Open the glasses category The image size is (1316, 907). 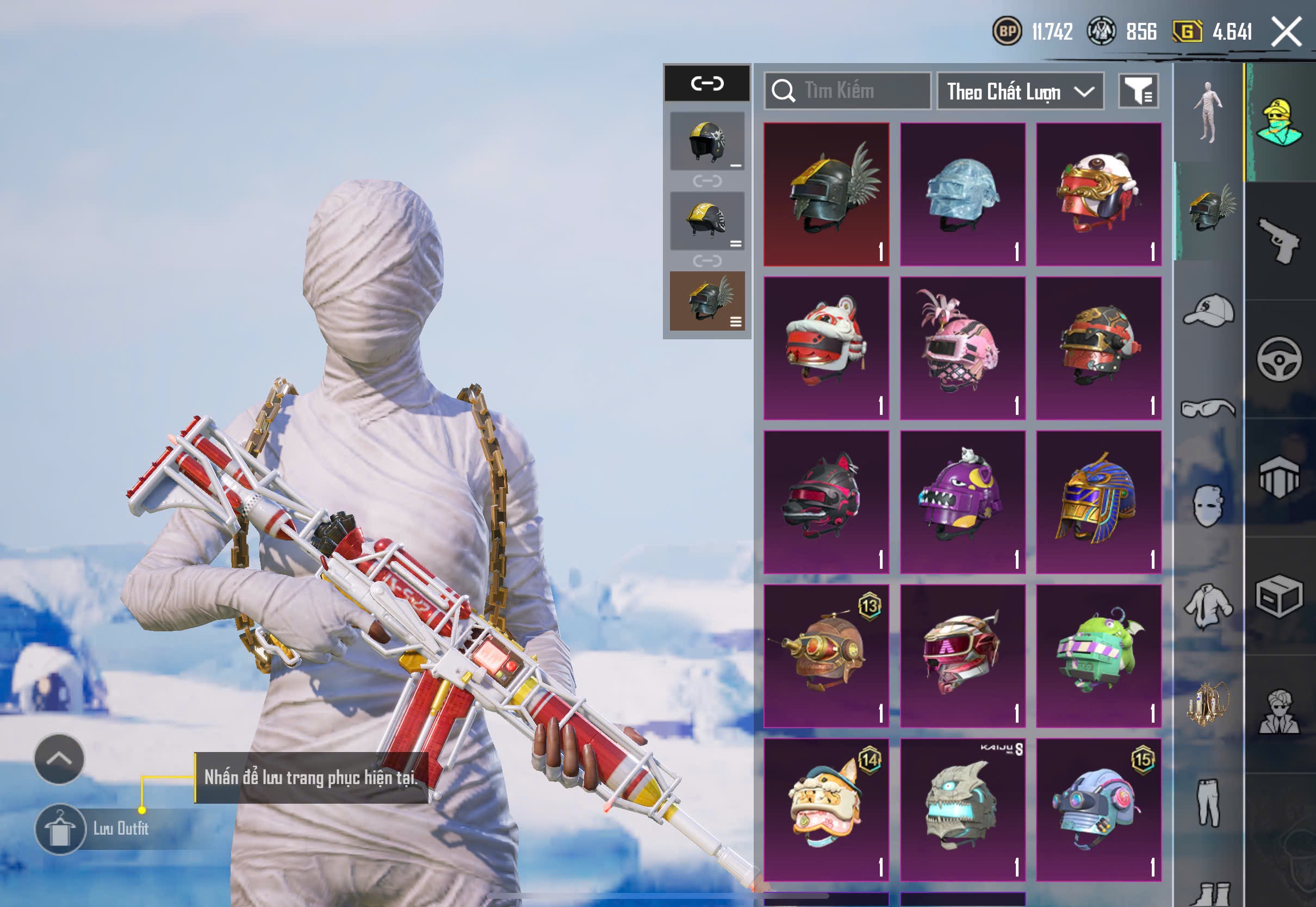pyautogui.click(x=1209, y=408)
